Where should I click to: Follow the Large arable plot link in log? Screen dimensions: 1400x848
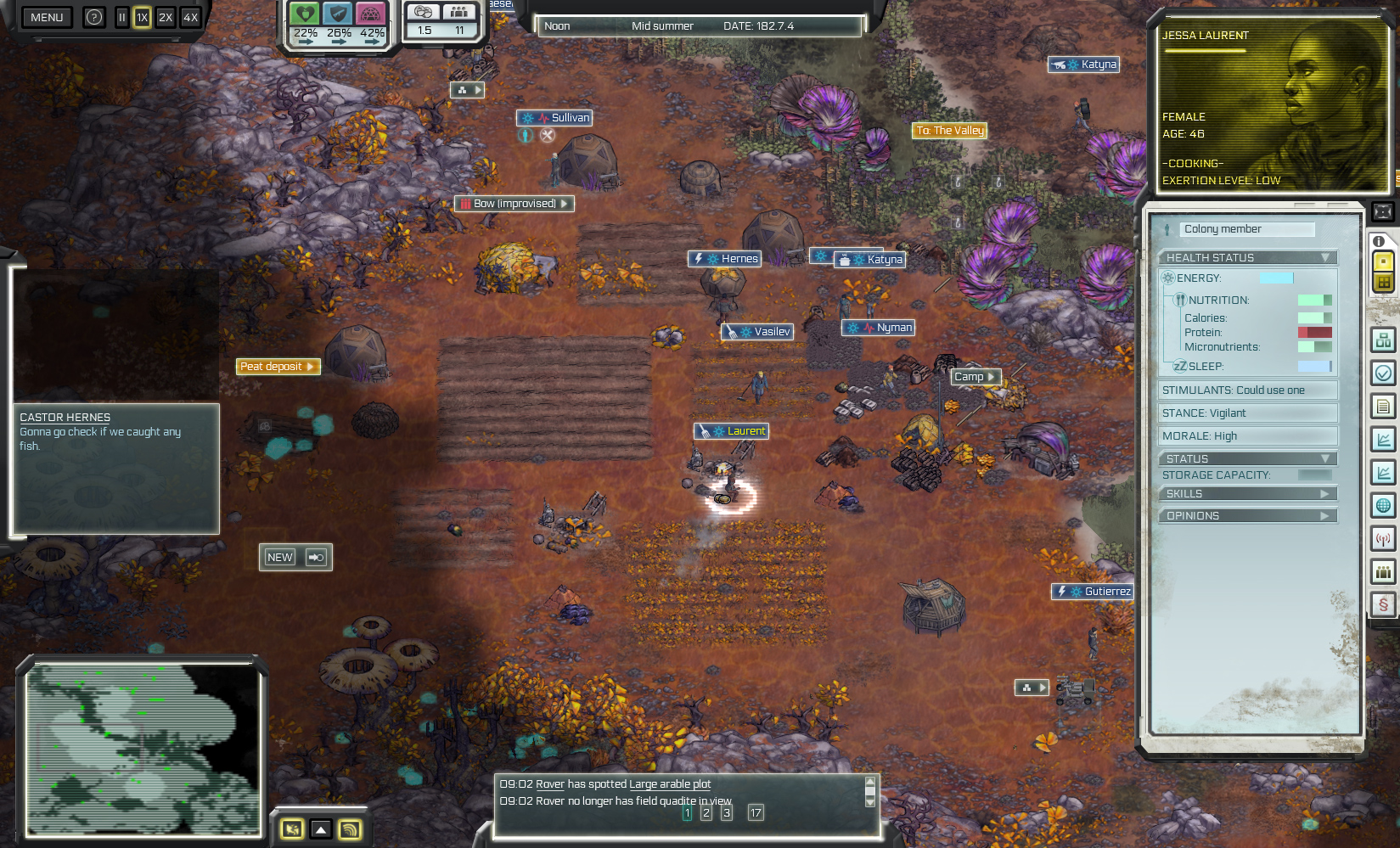coord(670,783)
